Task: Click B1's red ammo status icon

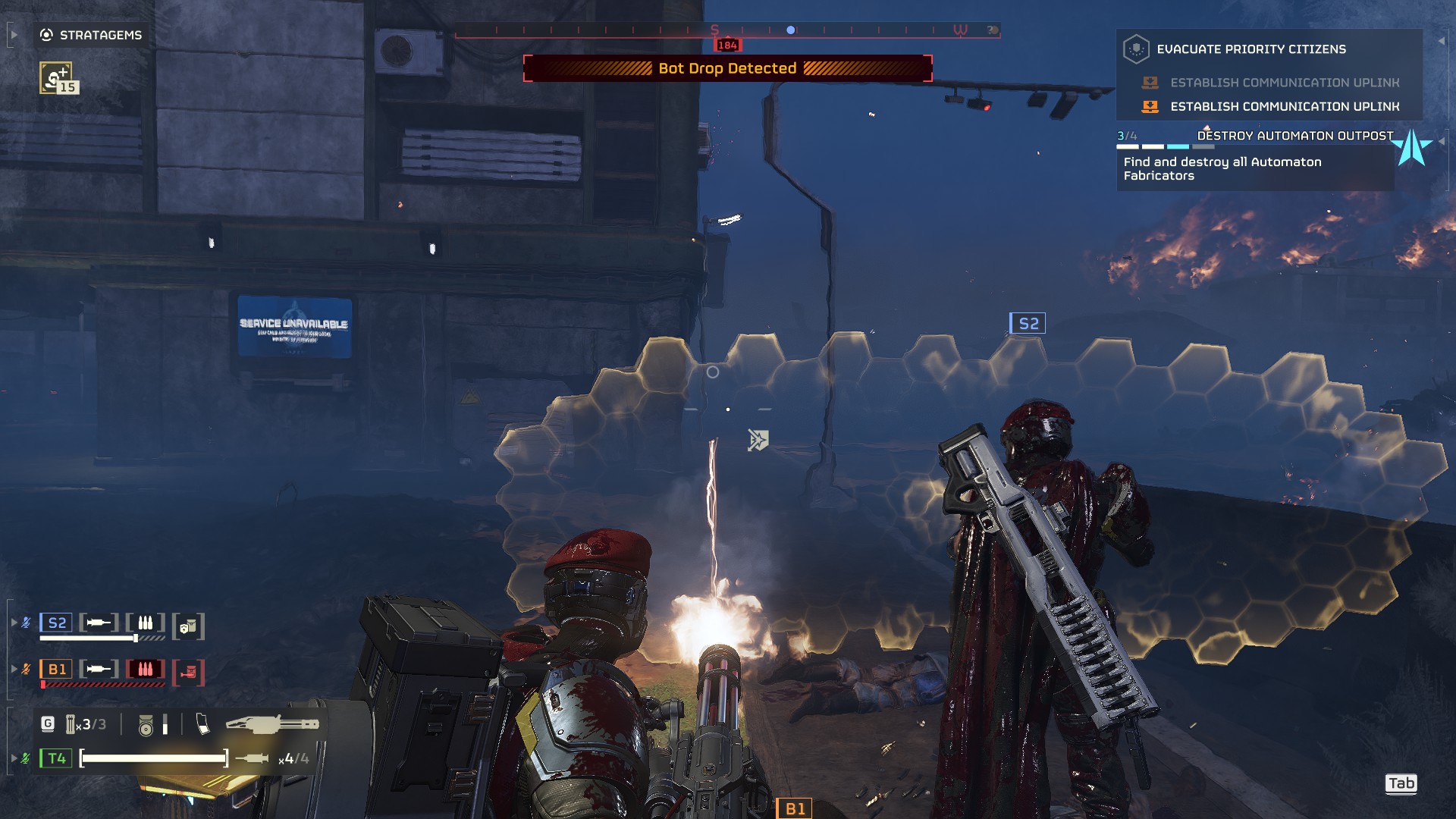Action: coord(145,670)
